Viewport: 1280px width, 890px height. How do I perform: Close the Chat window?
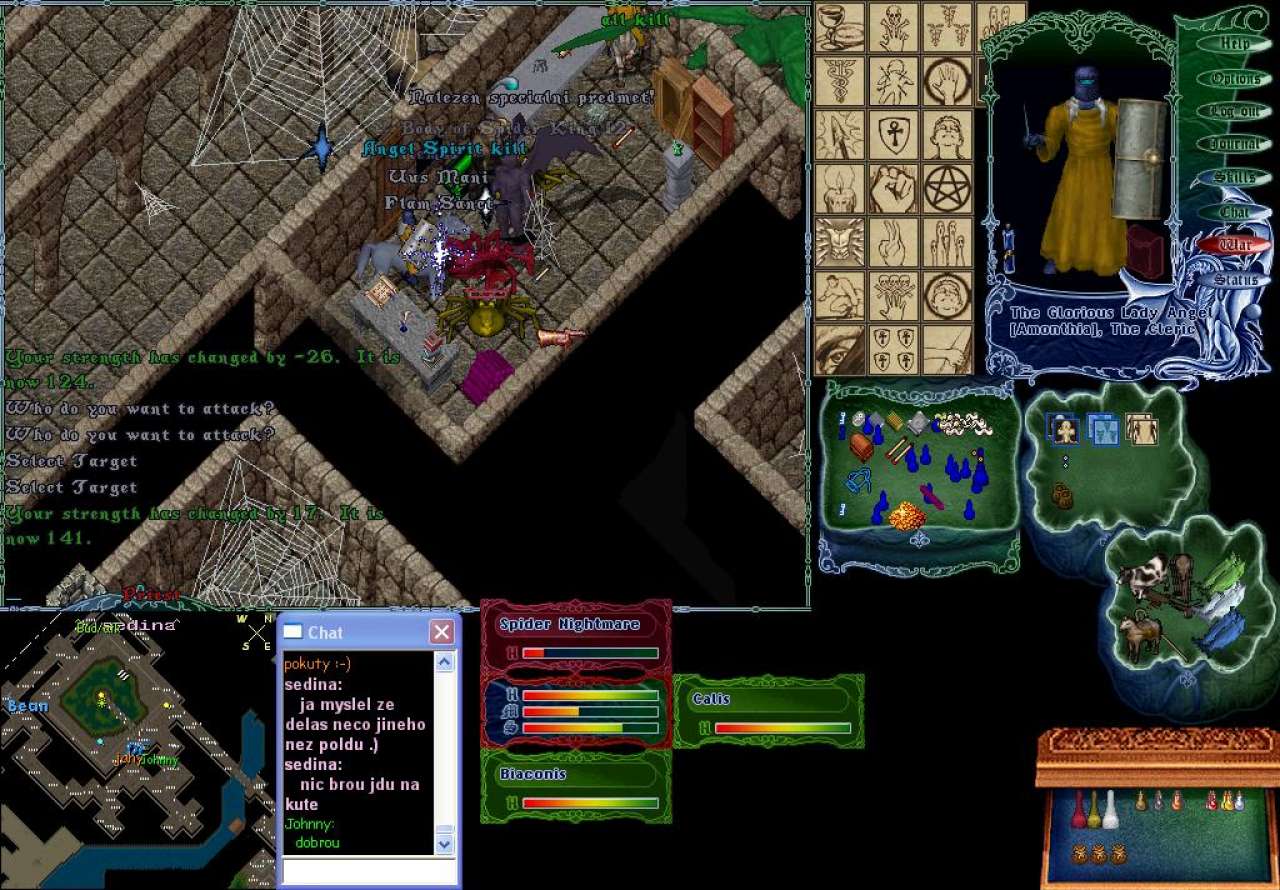point(441,632)
